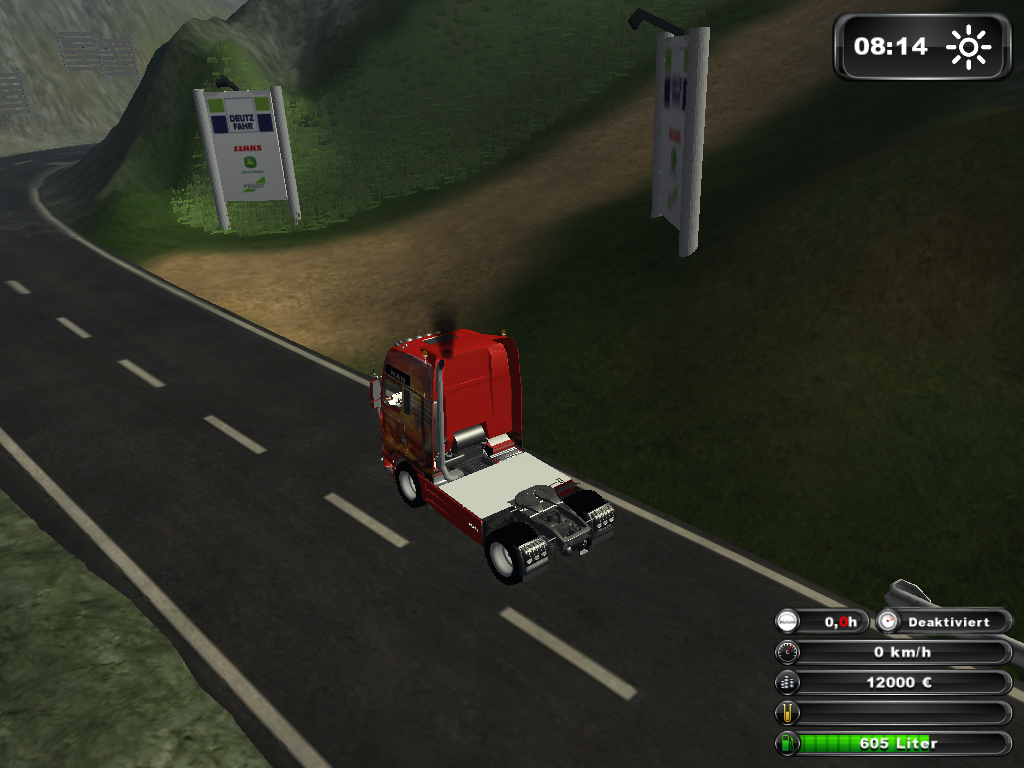The width and height of the screenshot is (1024, 768).
Task: Click the cruise control Deaktiviert indicator
Action: pos(946,622)
